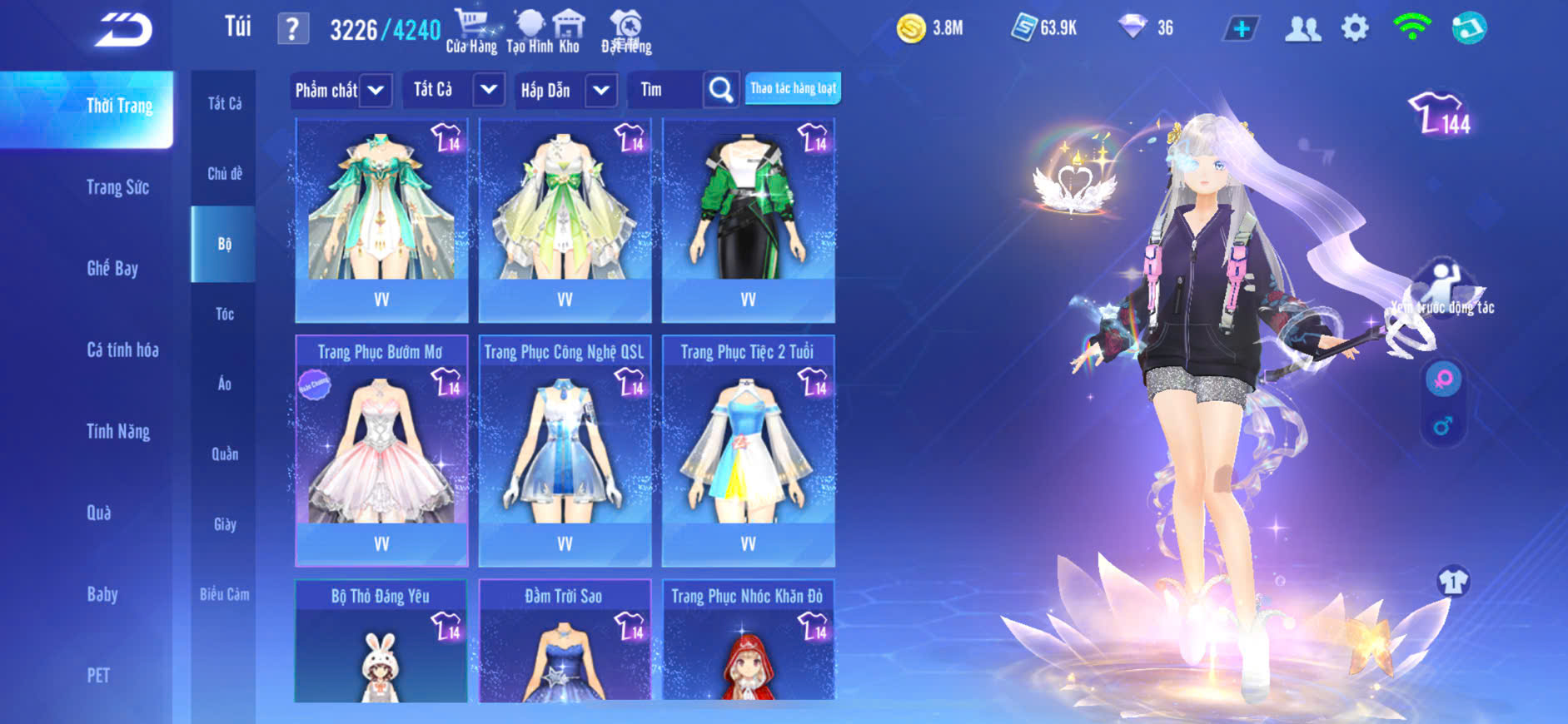Switch to the Giày subcategory

pos(224,524)
